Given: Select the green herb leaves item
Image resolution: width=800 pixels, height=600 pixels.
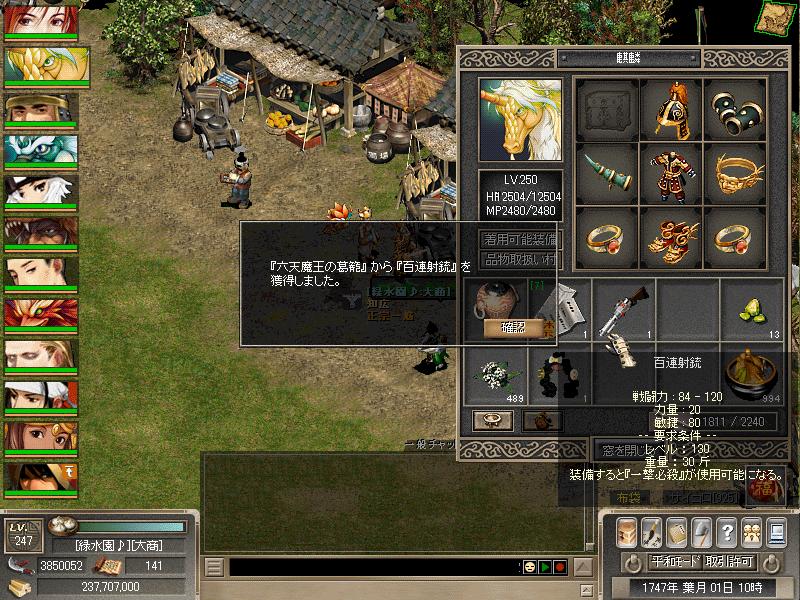Looking at the screenshot, I should tap(750, 309).
